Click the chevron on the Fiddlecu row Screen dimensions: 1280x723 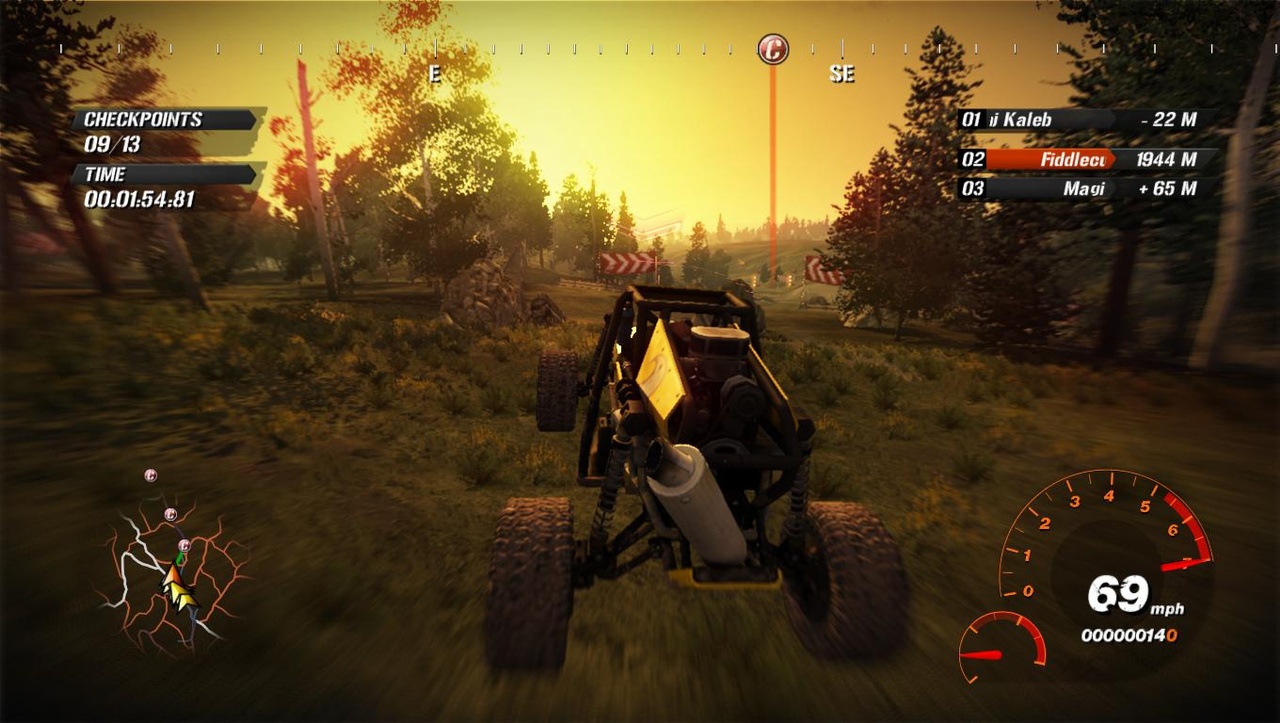point(1113,159)
